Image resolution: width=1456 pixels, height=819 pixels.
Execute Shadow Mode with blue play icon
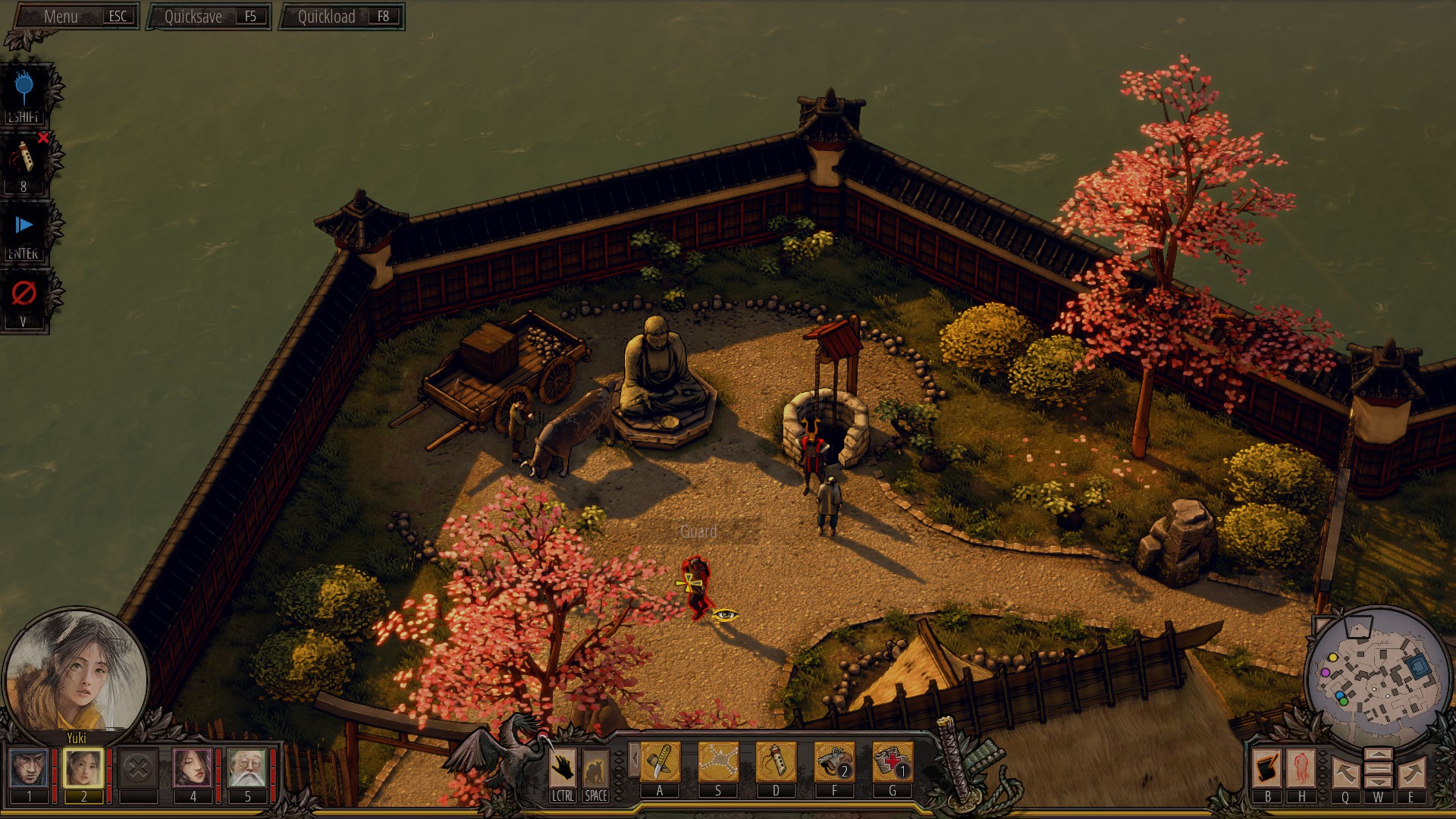point(24,225)
